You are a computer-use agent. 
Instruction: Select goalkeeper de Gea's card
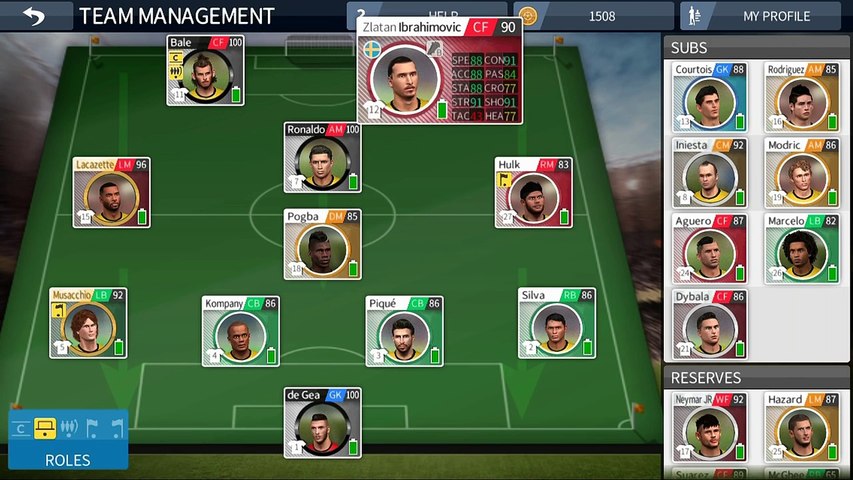[x=322, y=422]
